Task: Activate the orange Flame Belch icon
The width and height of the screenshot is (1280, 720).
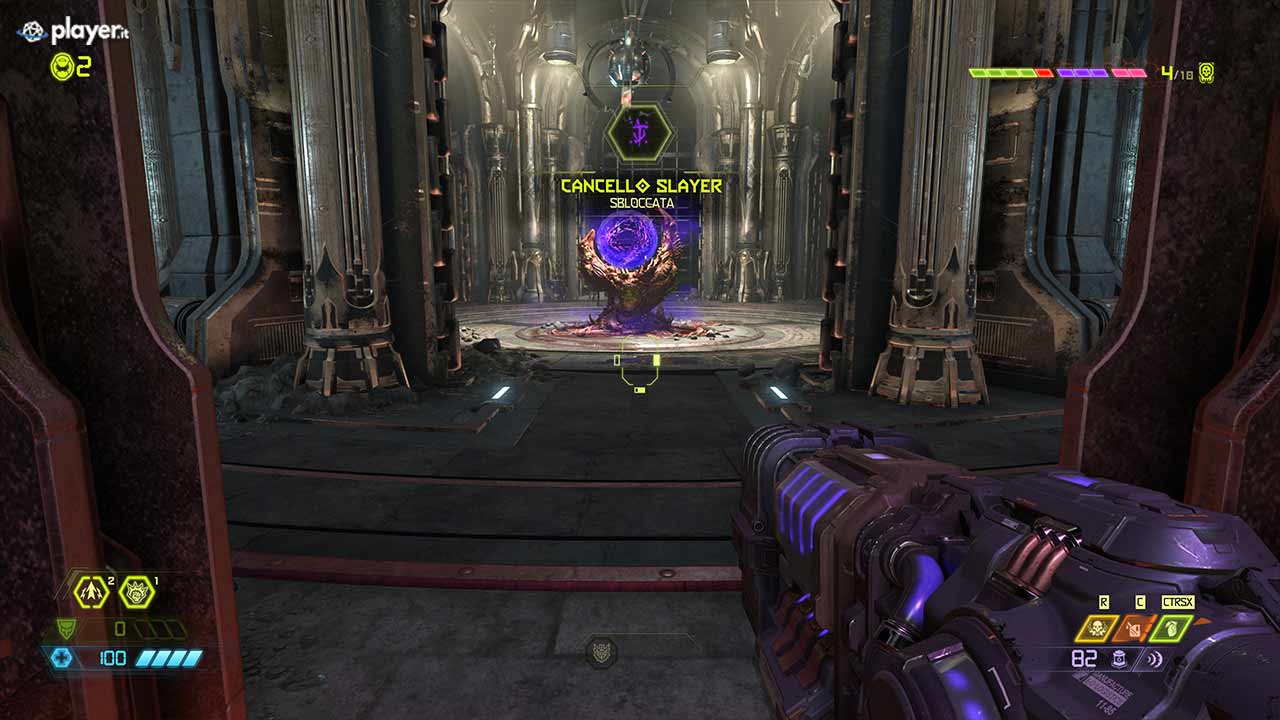Action: tap(1133, 628)
